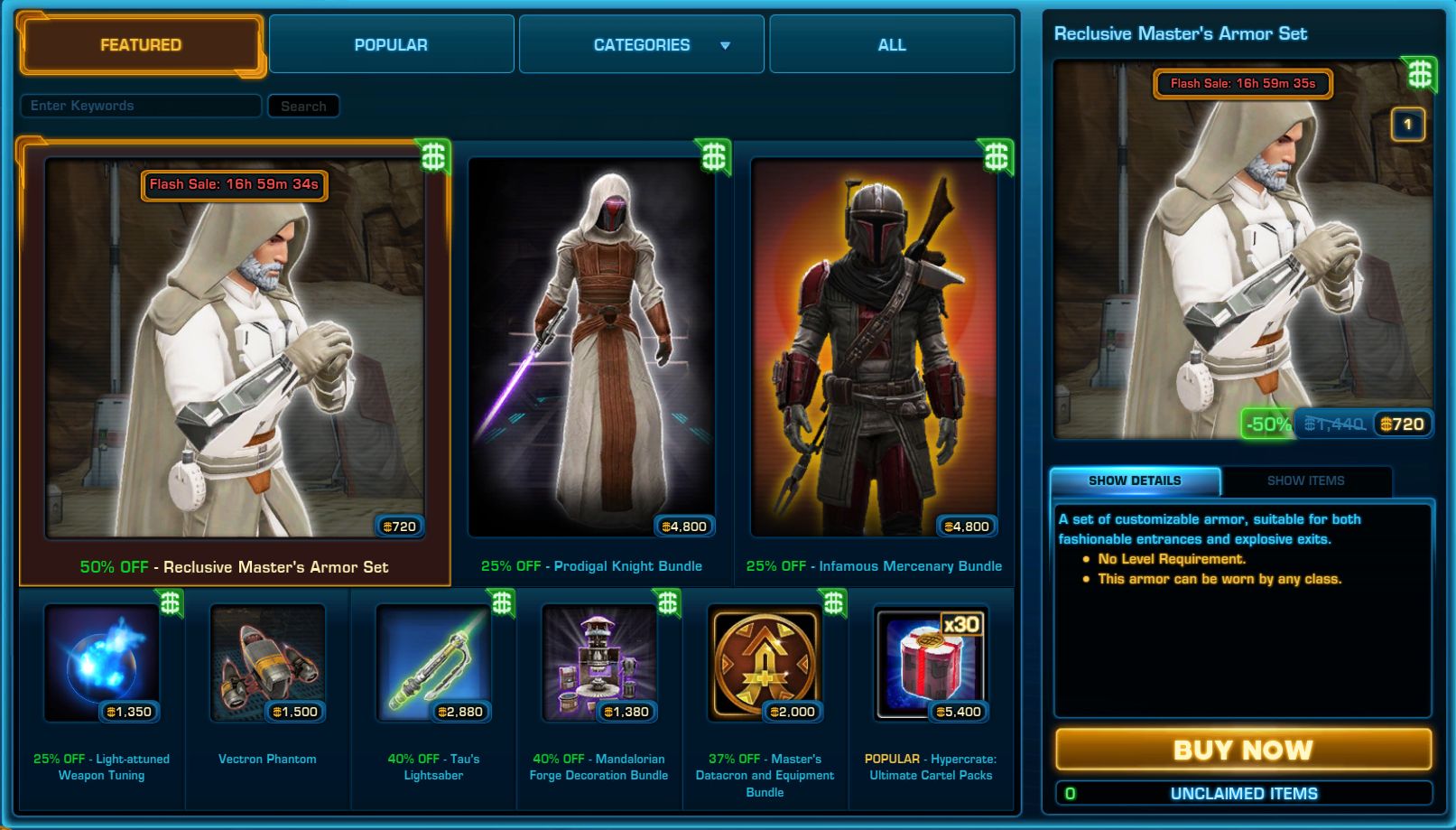The height and width of the screenshot is (830, 1456).
Task: Select the Hypercrate: Ultimate Cartel Packs icon
Action: (x=932, y=663)
